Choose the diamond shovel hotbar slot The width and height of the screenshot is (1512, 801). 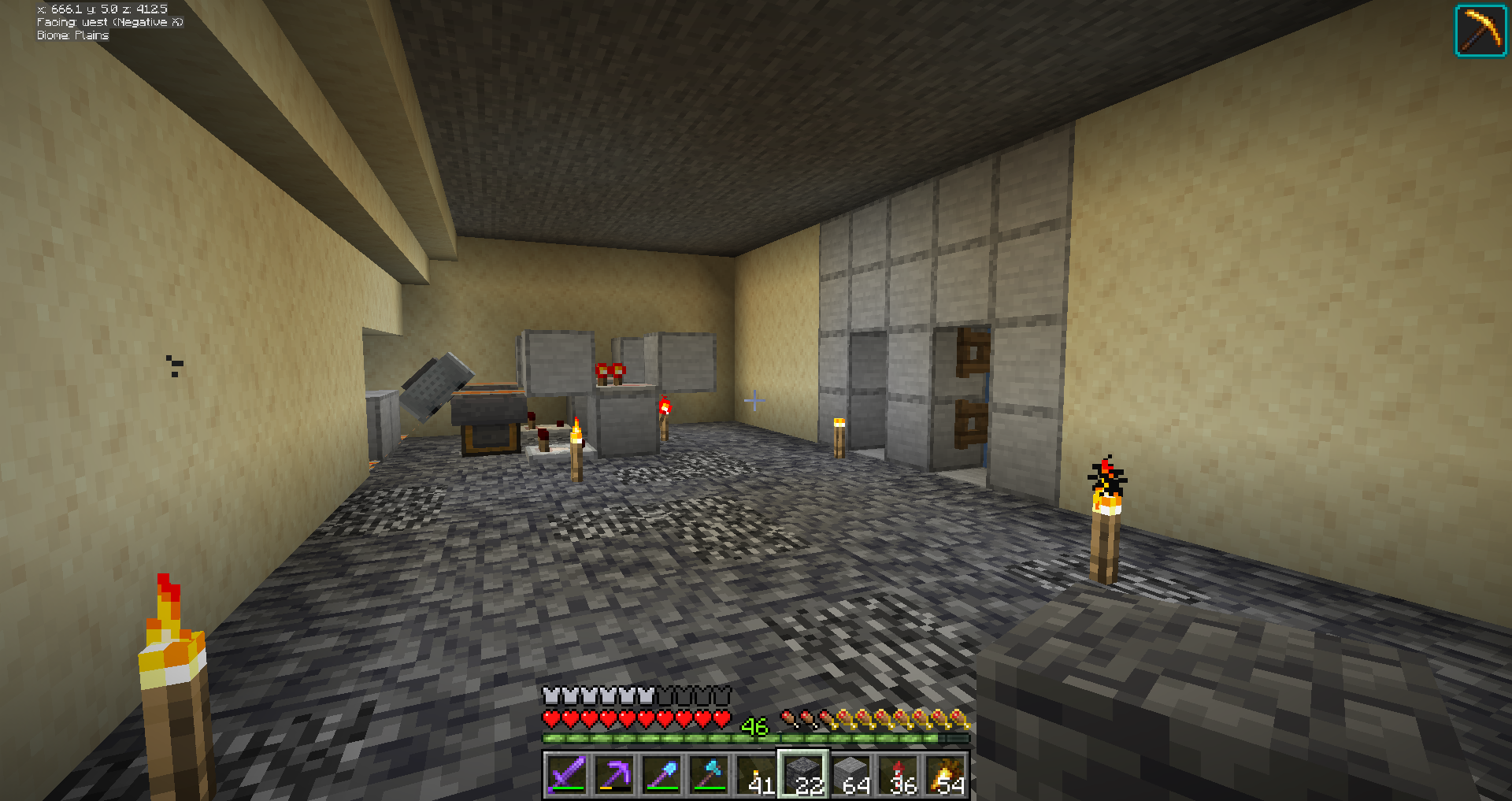661,774
